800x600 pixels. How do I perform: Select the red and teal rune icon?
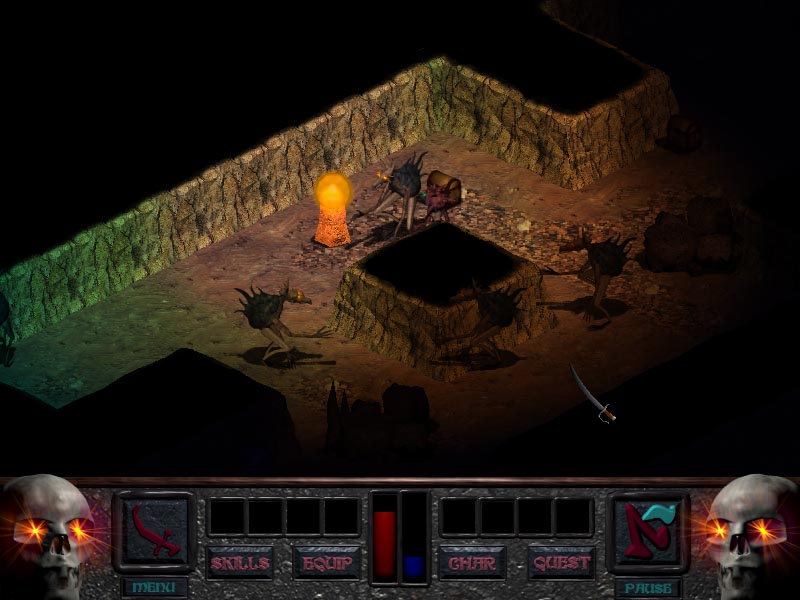point(647,530)
